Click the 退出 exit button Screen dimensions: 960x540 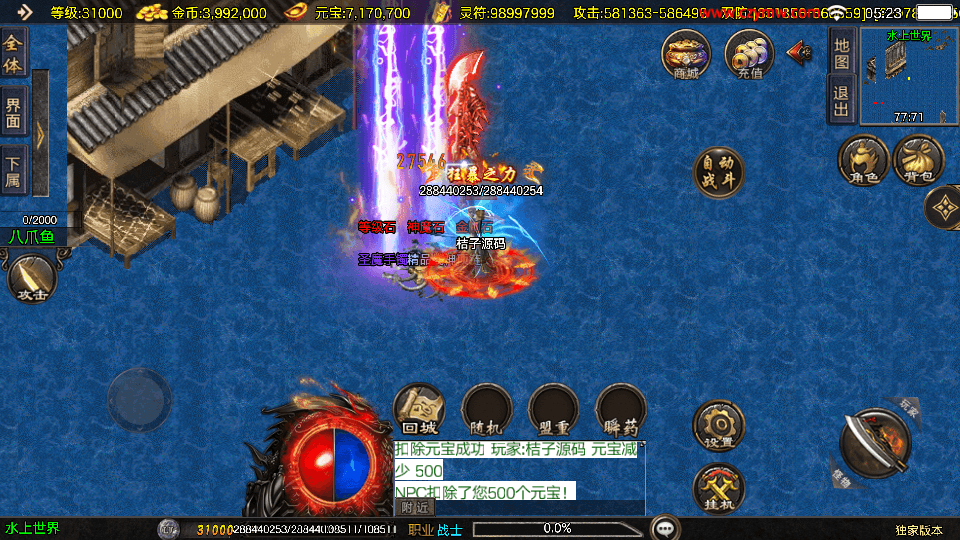click(x=841, y=99)
